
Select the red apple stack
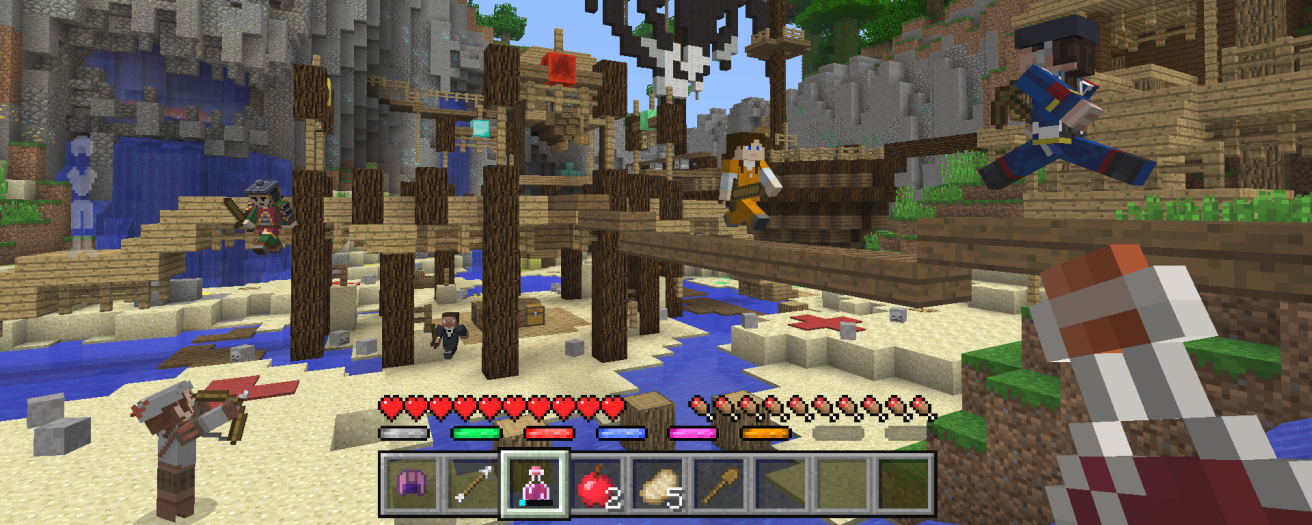(596, 484)
